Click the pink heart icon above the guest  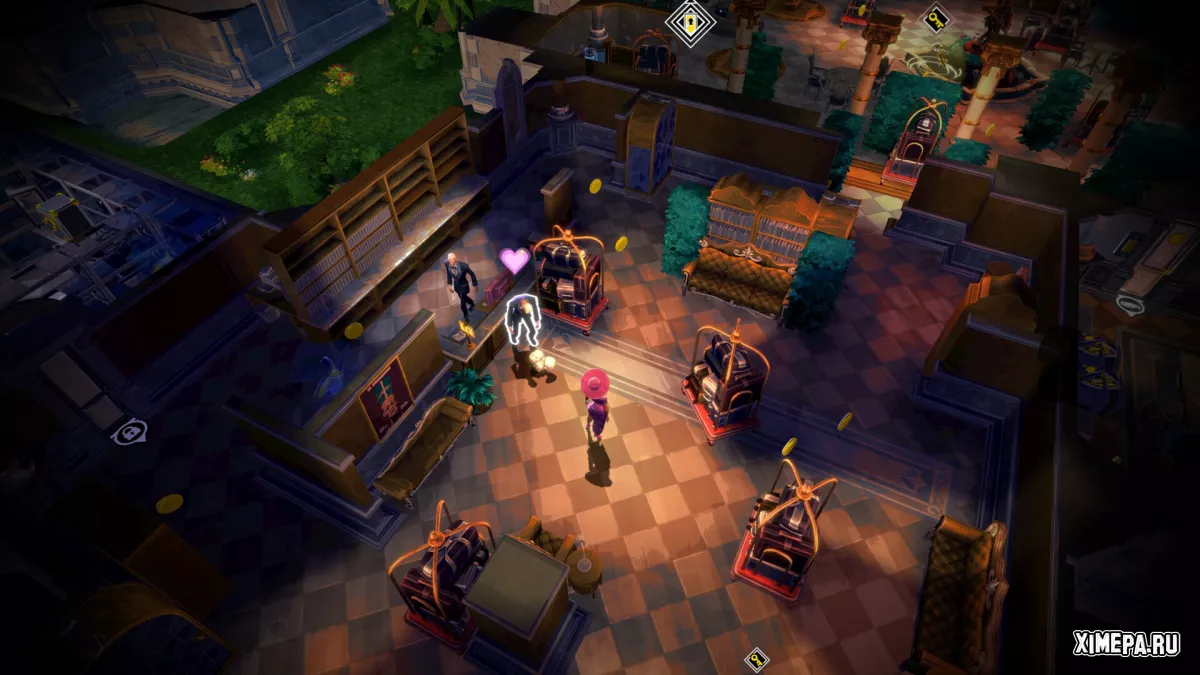click(x=515, y=261)
